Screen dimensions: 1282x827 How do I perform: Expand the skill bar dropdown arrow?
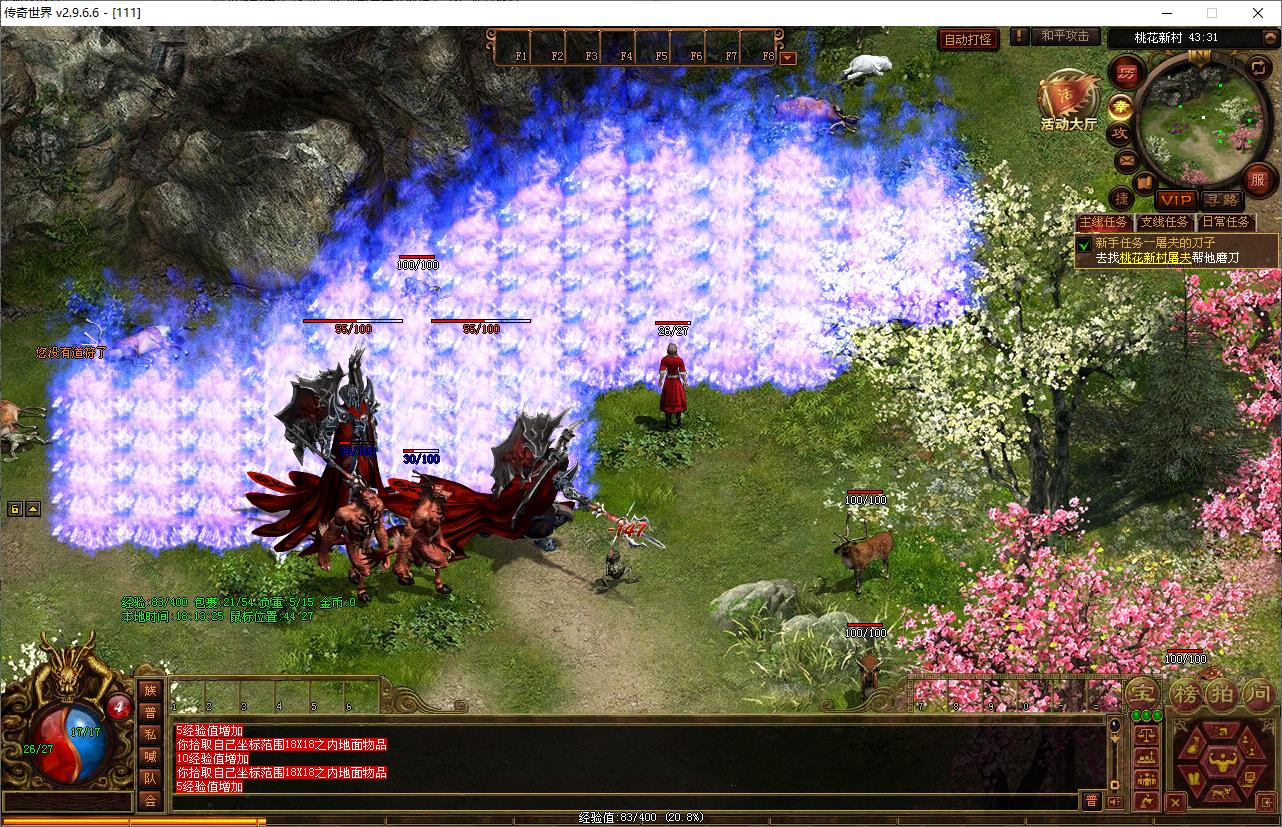click(x=788, y=57)
